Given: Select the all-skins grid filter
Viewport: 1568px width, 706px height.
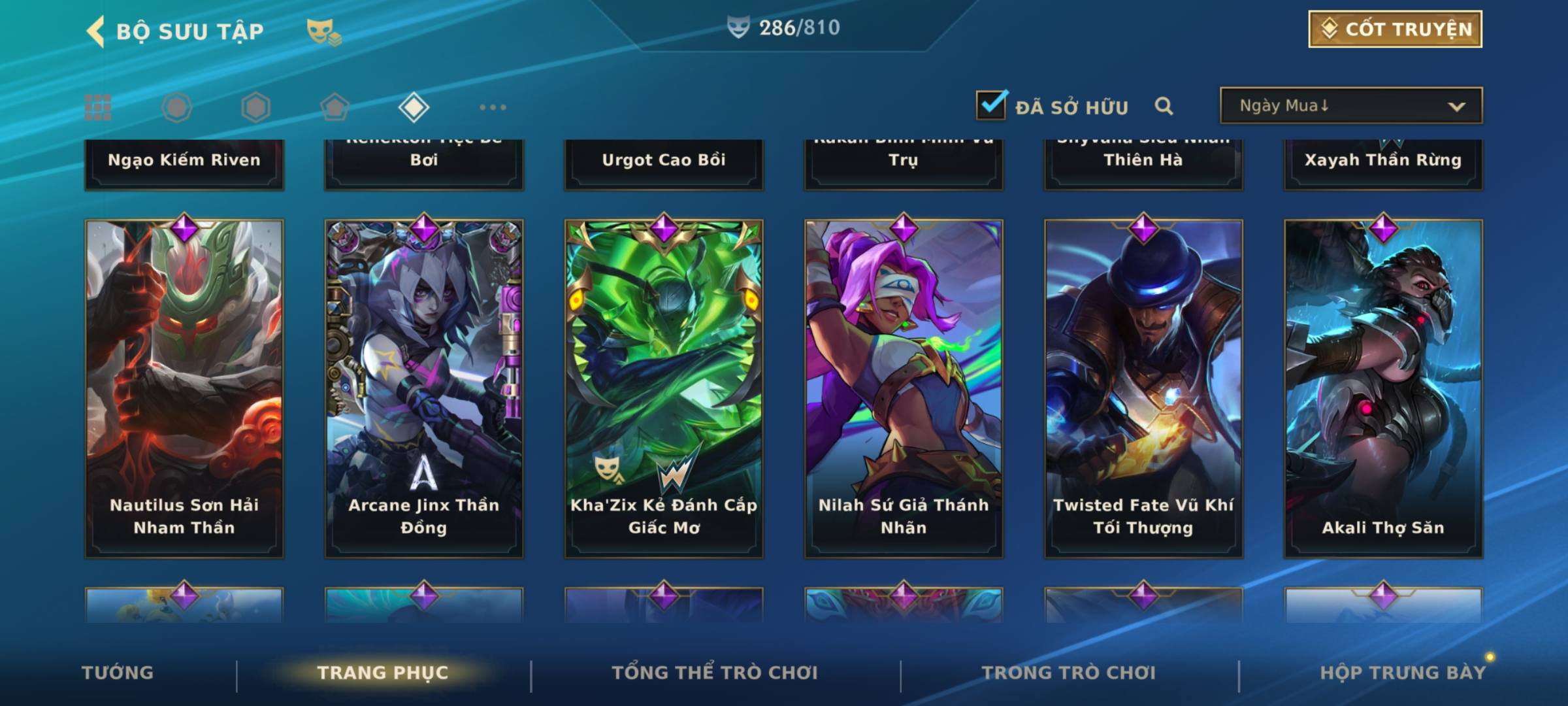Looking at the screenshot, I should 98,107.
